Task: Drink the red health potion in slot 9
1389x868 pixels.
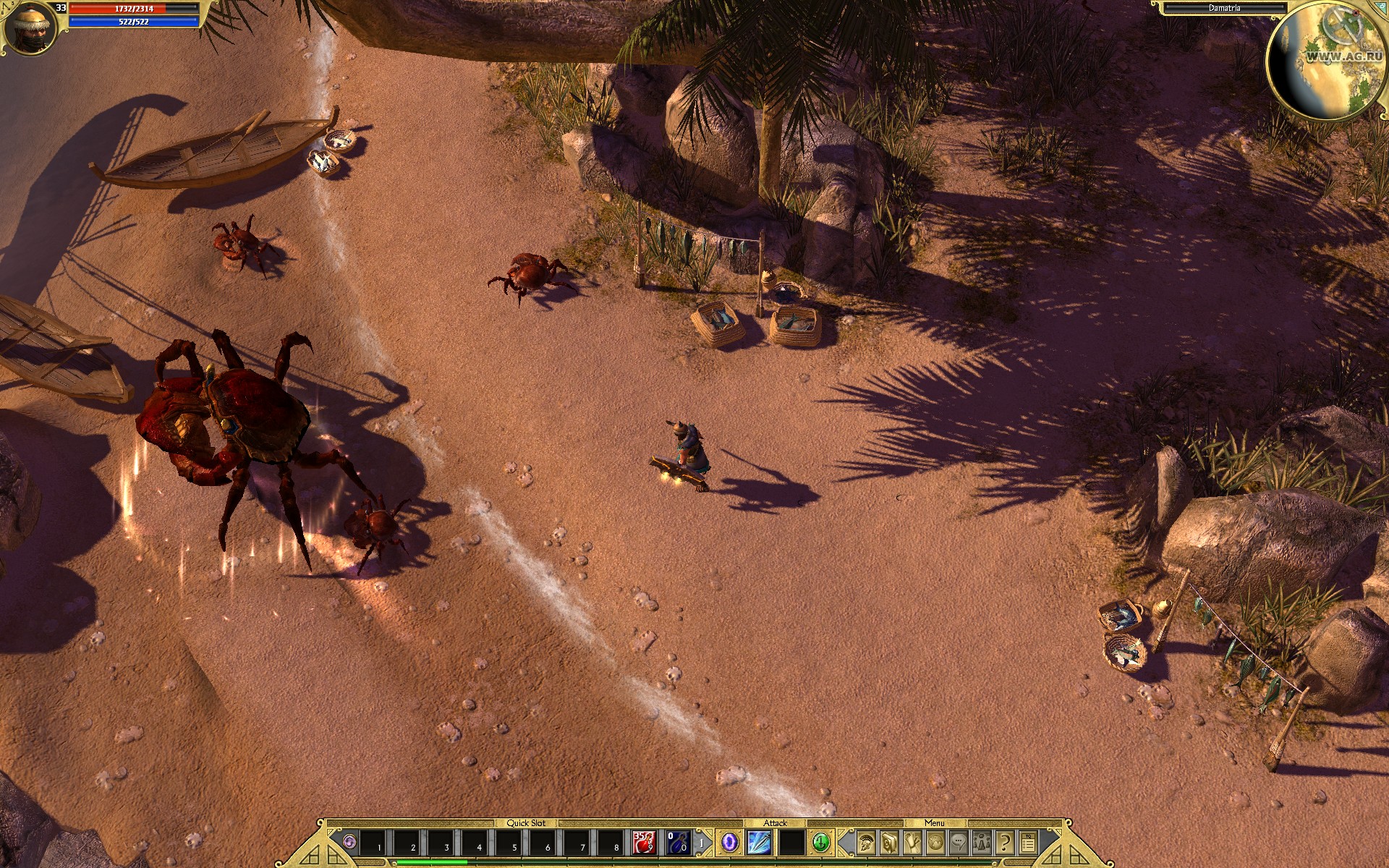Action: (x=644, y=843)
